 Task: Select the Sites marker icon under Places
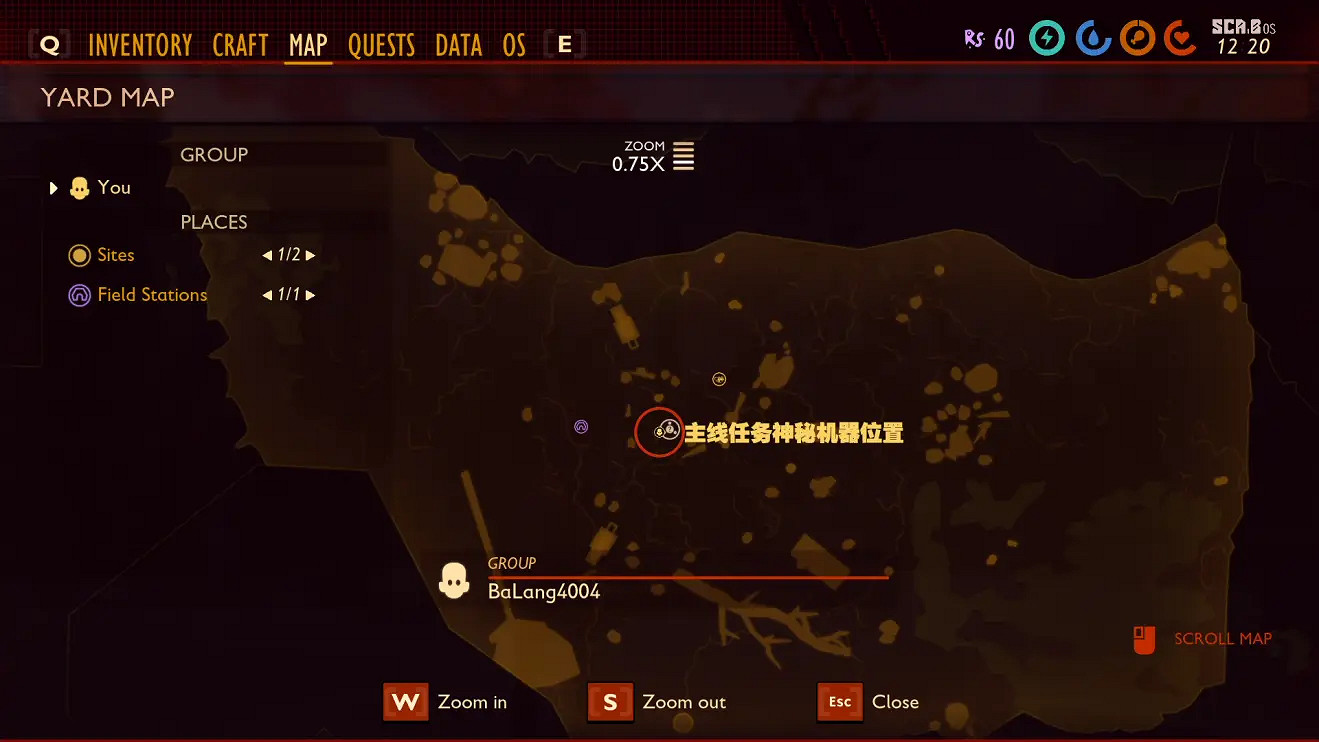(x=79, y=255)
